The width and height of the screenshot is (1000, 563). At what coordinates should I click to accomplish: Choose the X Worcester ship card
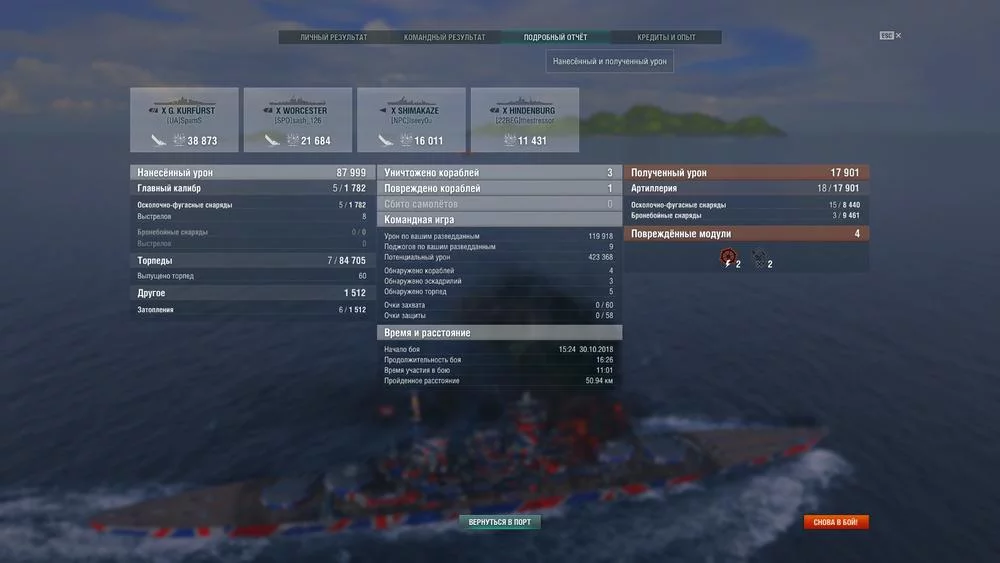click(x=298, y=120)
